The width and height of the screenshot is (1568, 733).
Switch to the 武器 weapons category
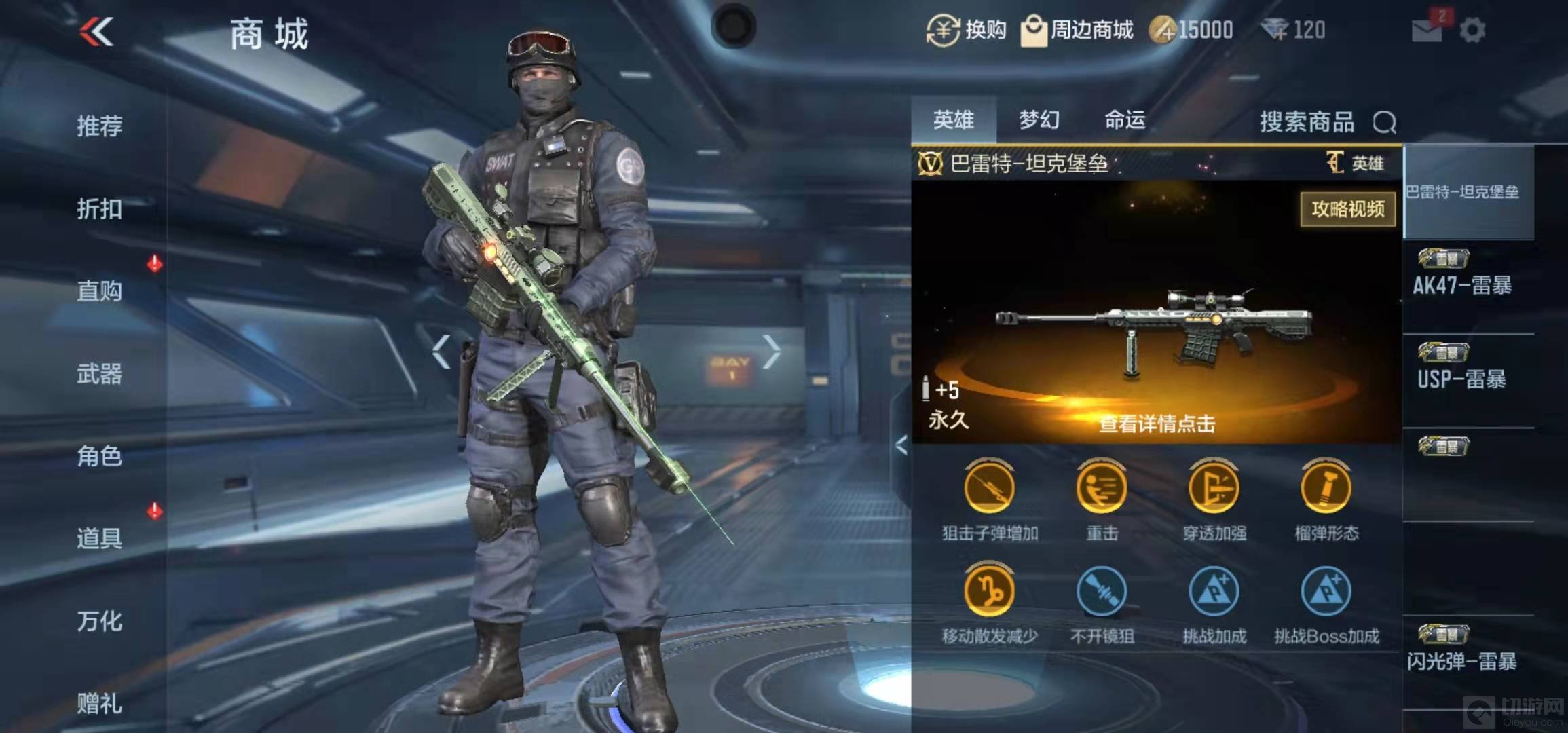pyautogui.click(x=100, y=374)
